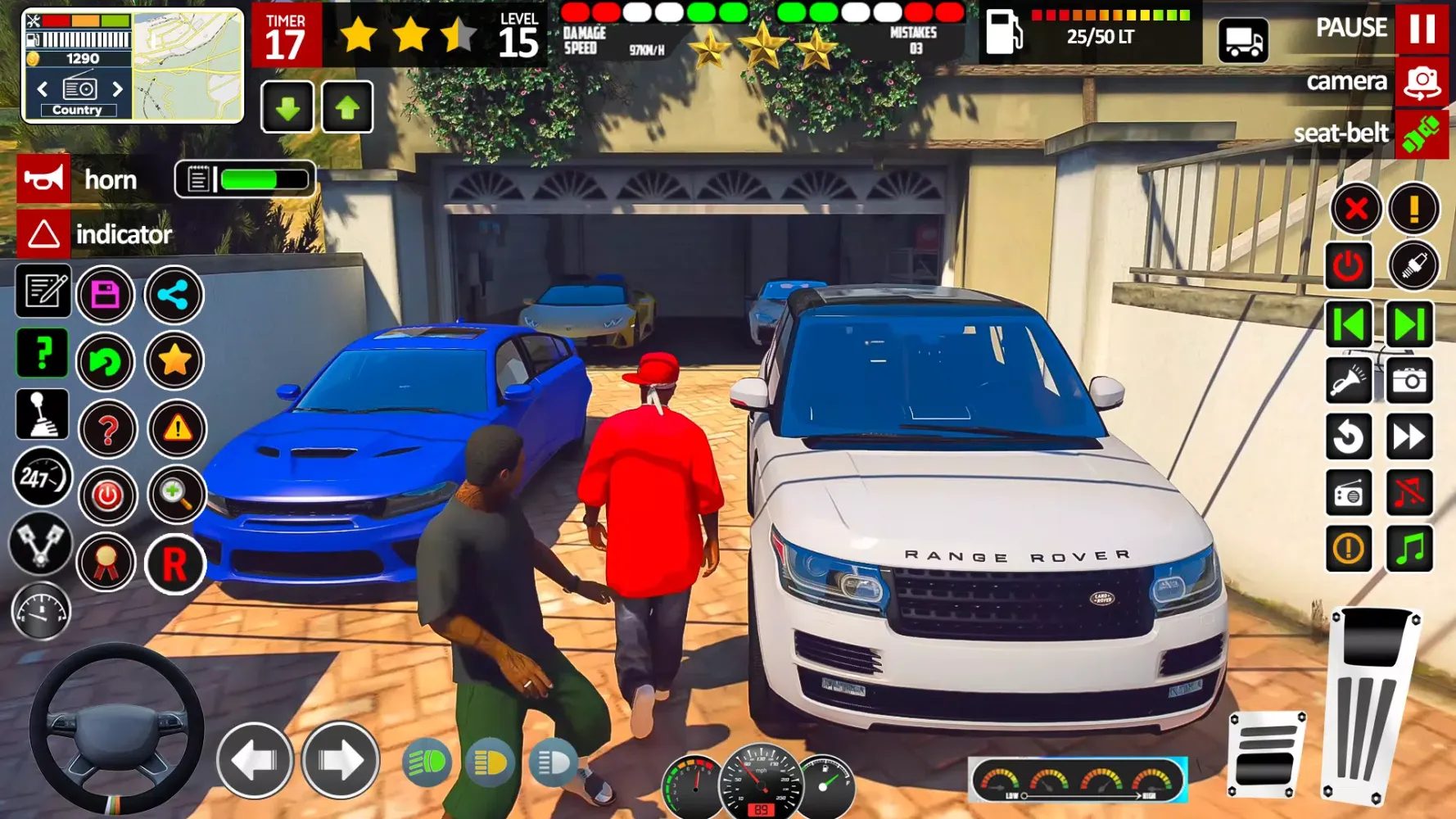Click the green up arrow button
This screenshot has height=819, width=1456.
point(347,107)
